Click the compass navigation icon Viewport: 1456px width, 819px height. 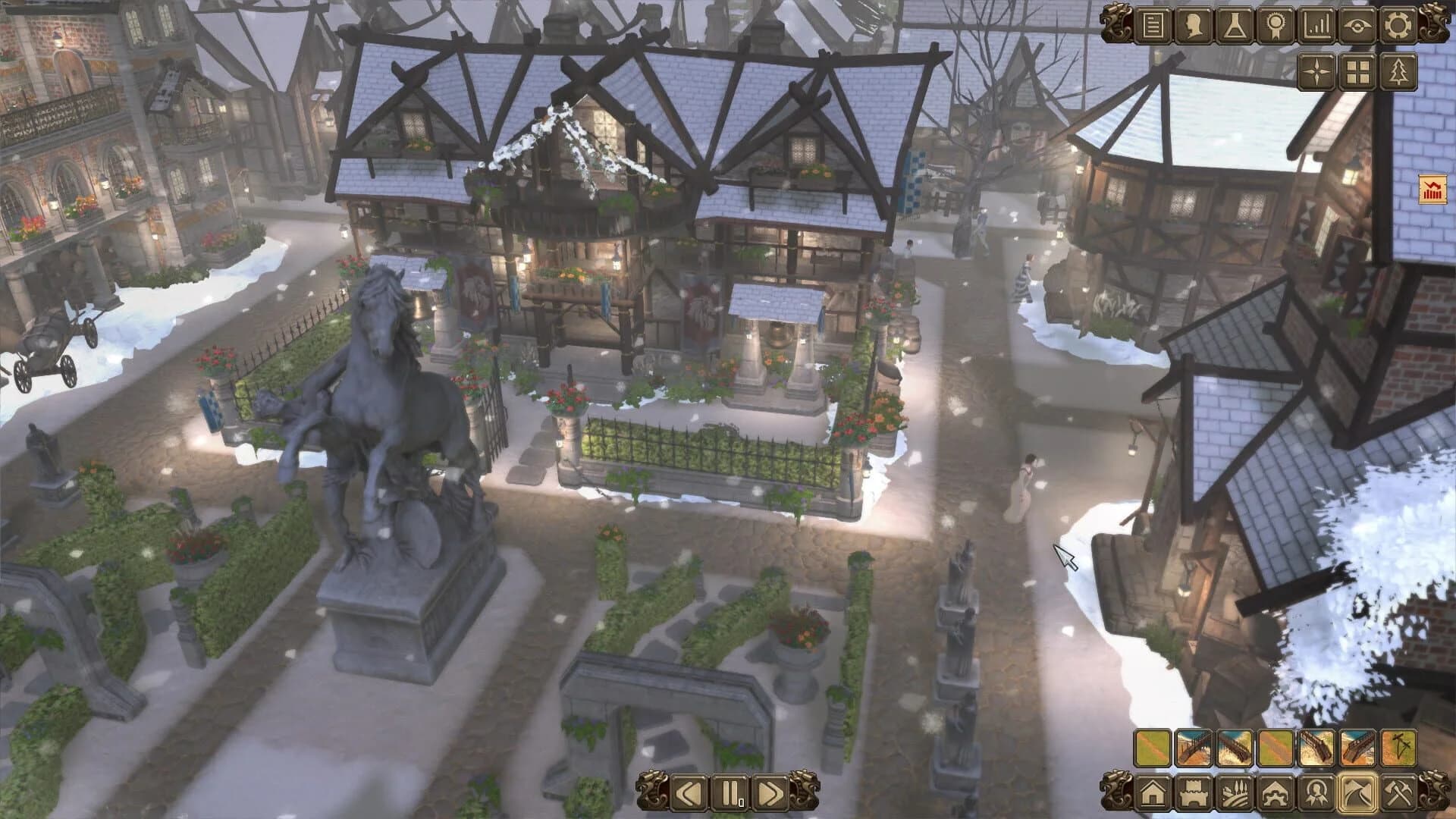[1316, 72]
